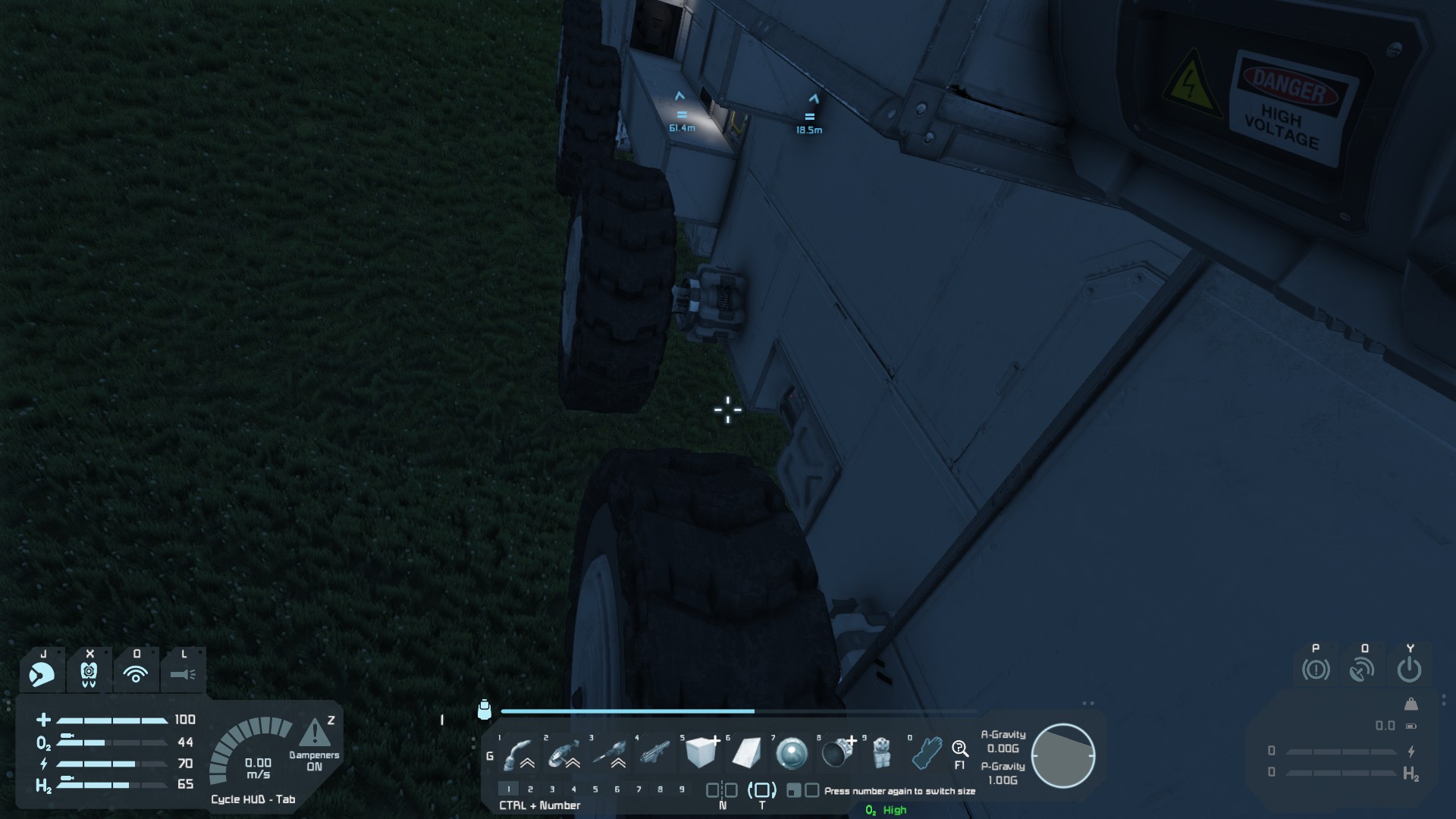Toggle the flashlight icon
Screen dimensions: 1456x819
183,673
